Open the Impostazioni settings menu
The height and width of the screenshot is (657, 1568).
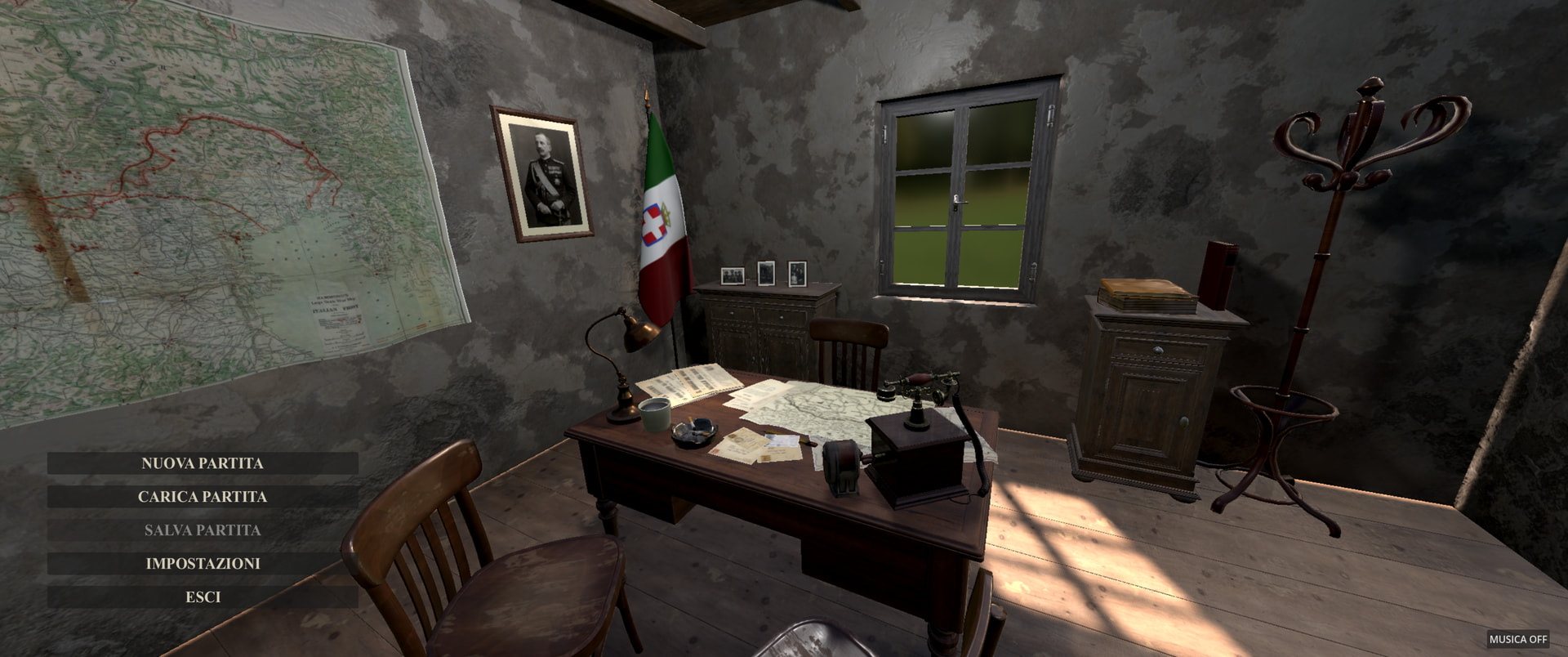point(203,564)
